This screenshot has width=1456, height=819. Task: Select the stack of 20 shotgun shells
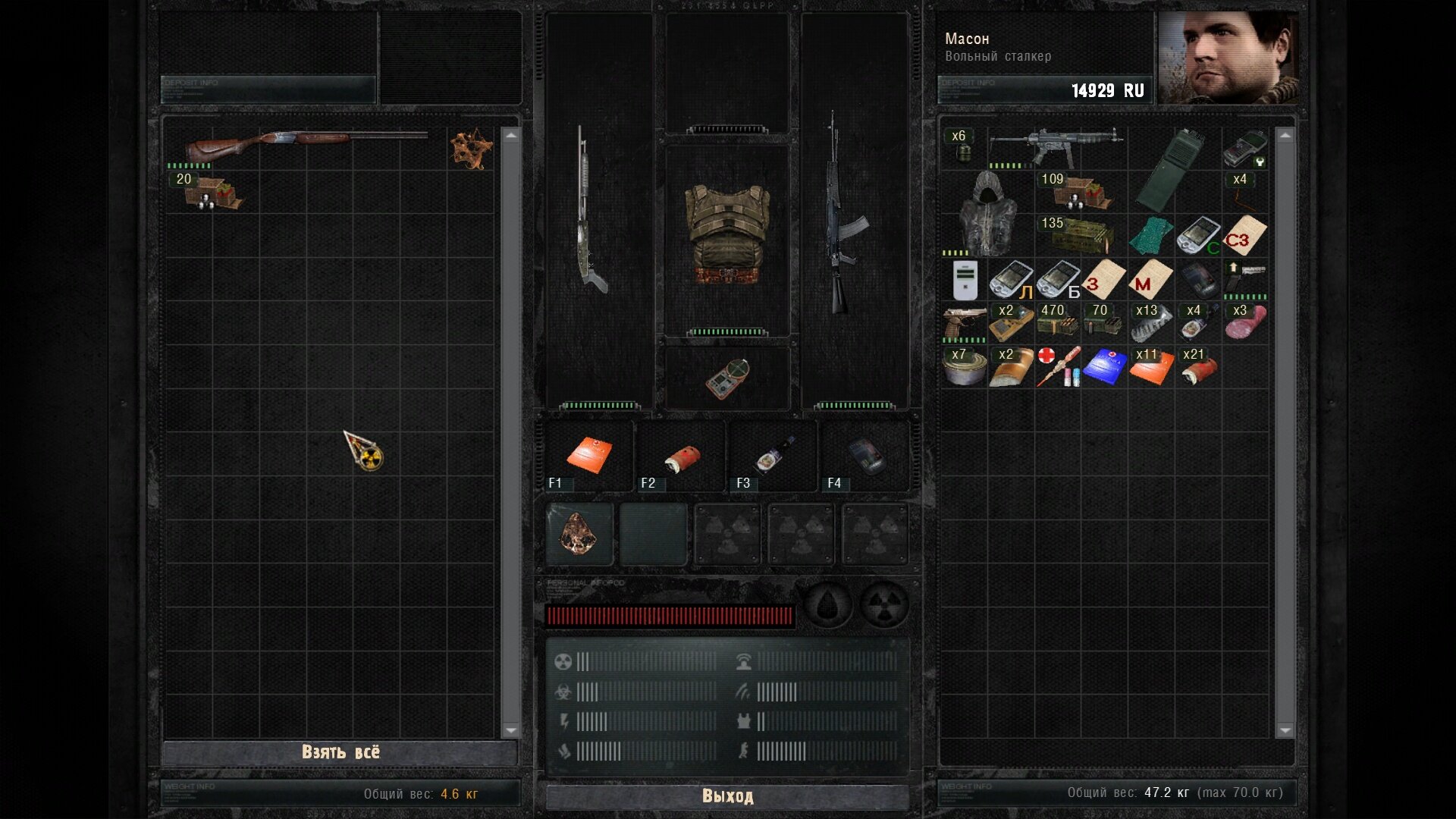212,192
